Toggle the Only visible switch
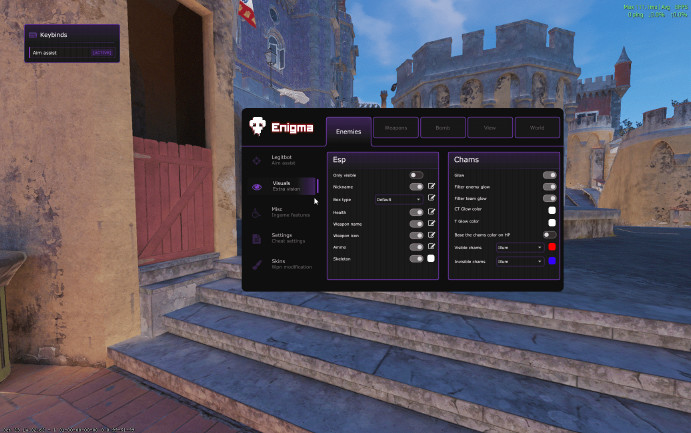 [x=416, y=175]
